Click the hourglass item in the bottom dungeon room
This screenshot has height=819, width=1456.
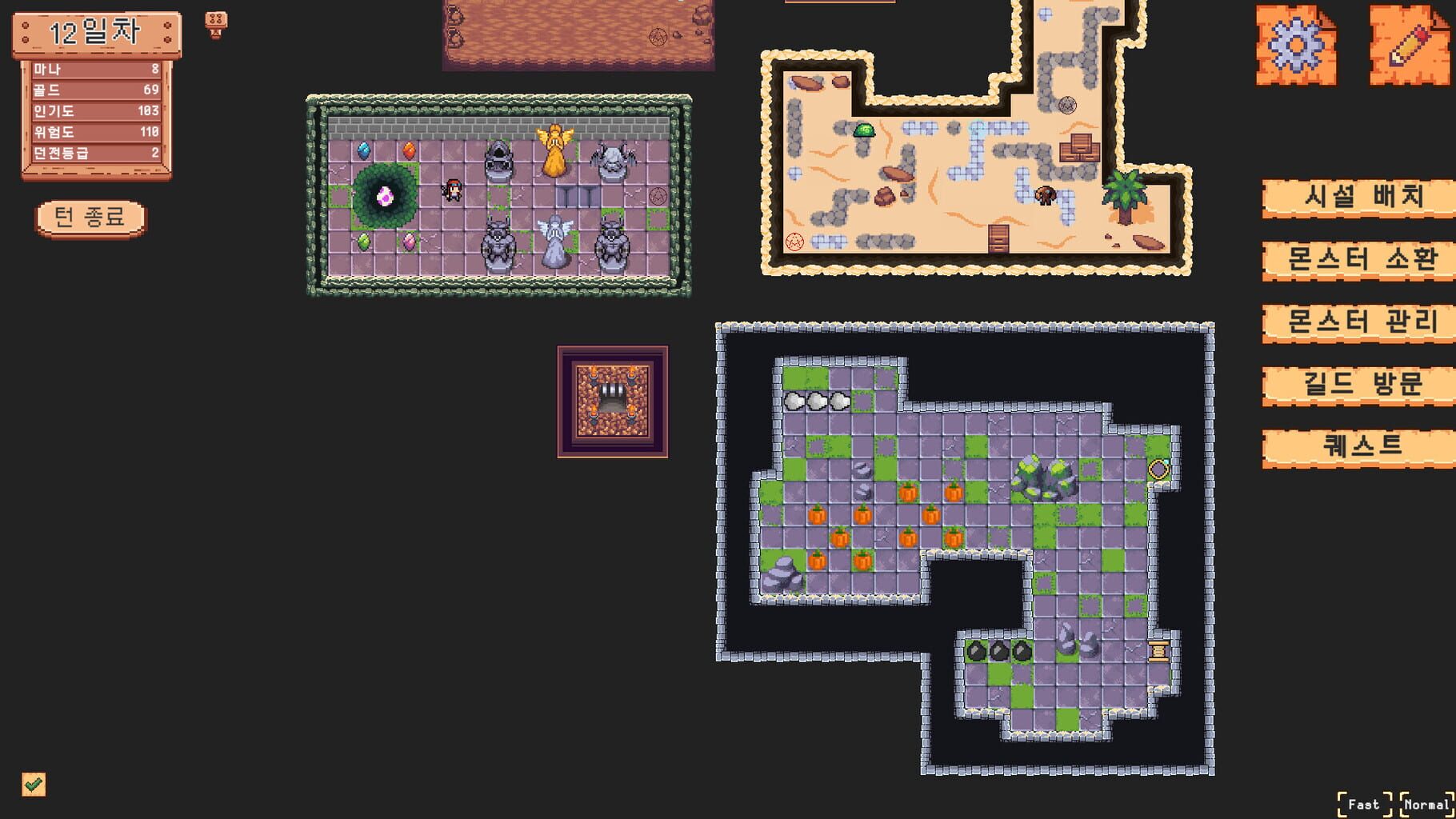point(1158,652)
